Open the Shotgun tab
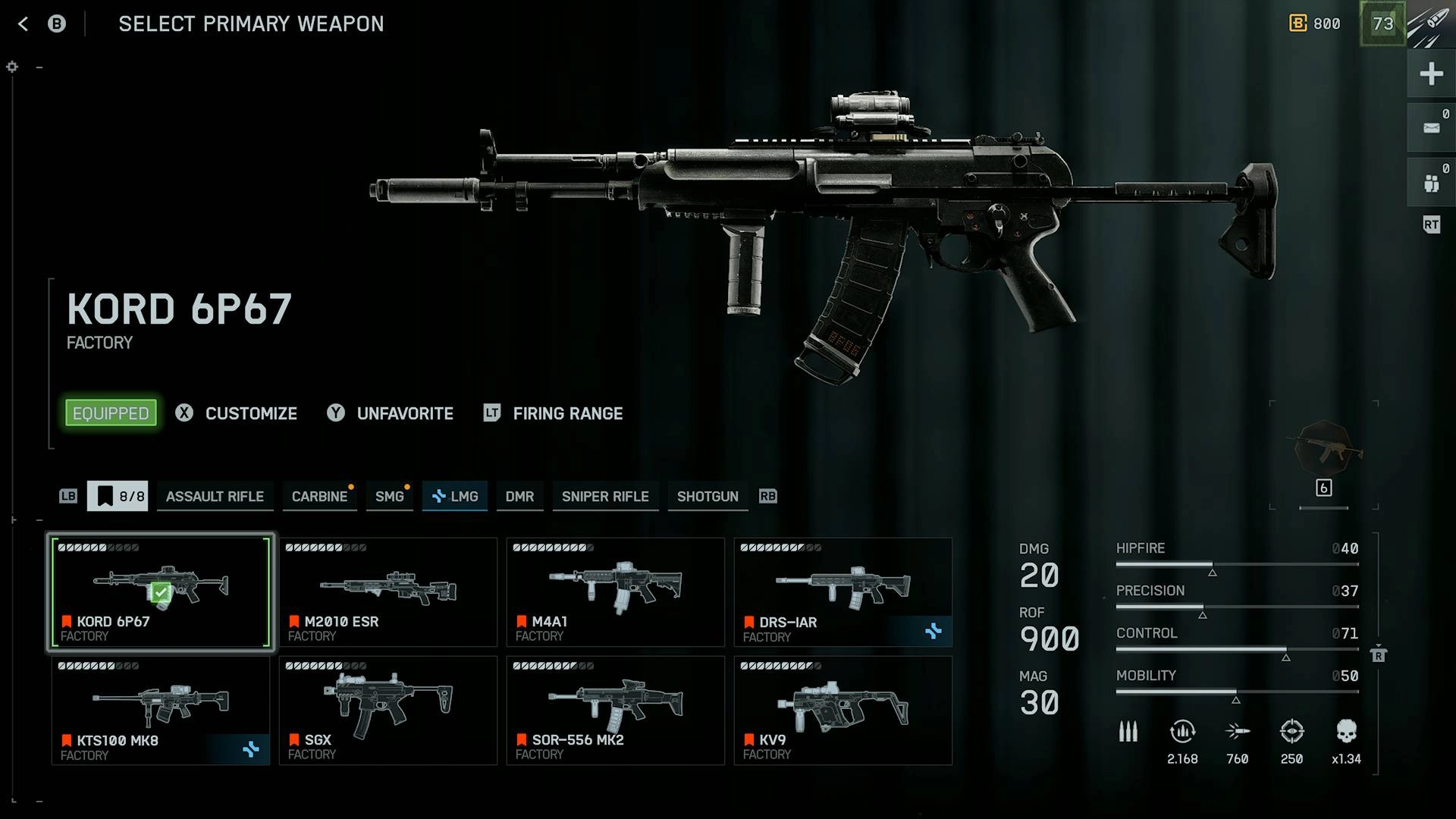The width and height of the screenshot is (1456, 819). pyautogui.click(x=708, y=497)
